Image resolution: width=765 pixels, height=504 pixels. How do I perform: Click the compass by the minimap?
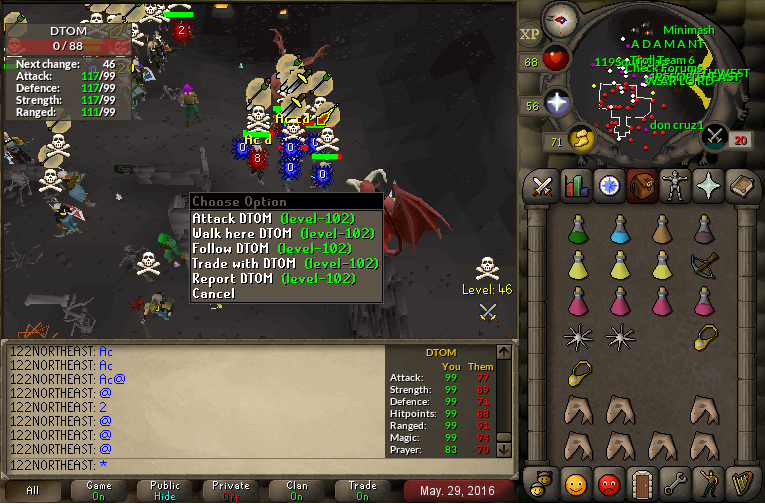click(x=562, y=20)
